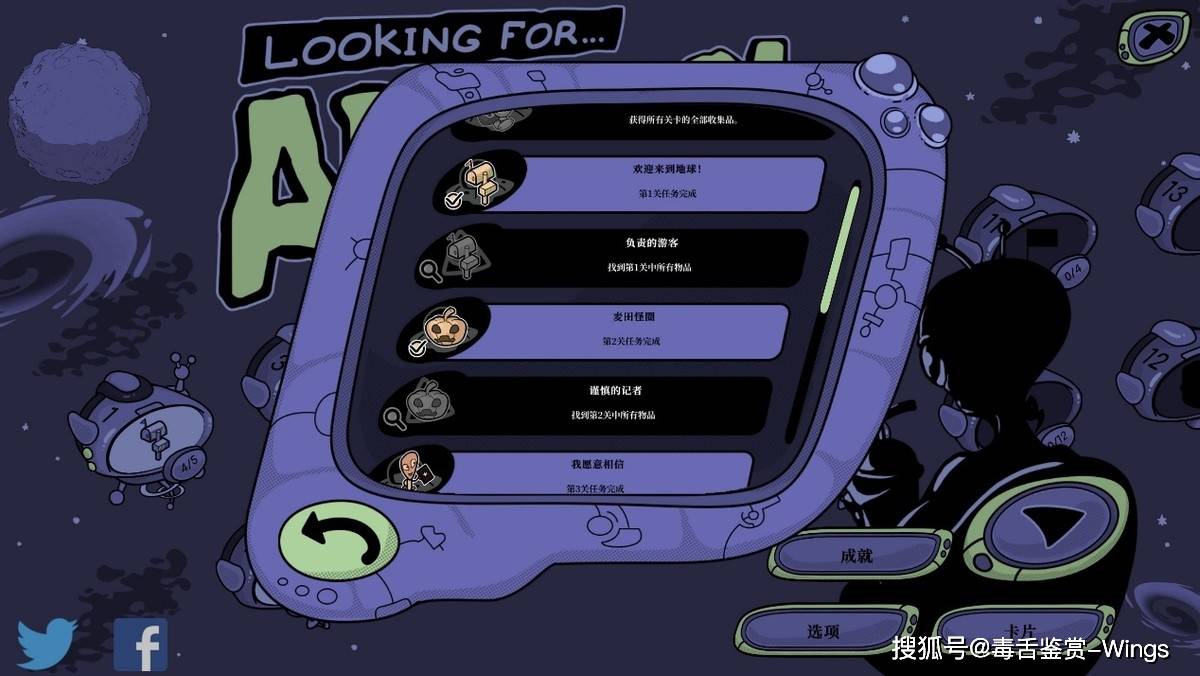
Task: Open the 成就 achievements button
Action: (857, 555)
